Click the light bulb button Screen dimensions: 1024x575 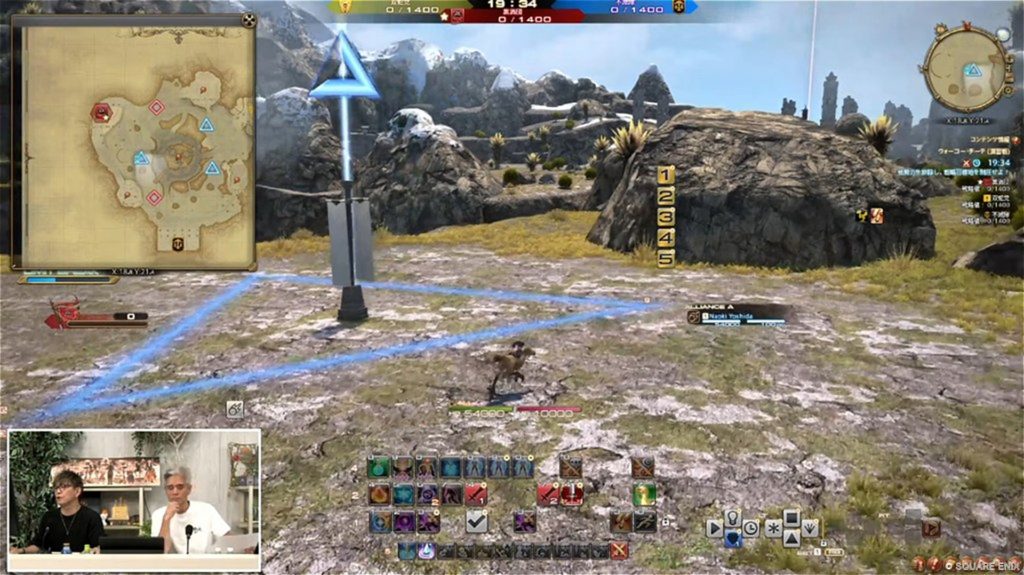click(x=733, y=517)
